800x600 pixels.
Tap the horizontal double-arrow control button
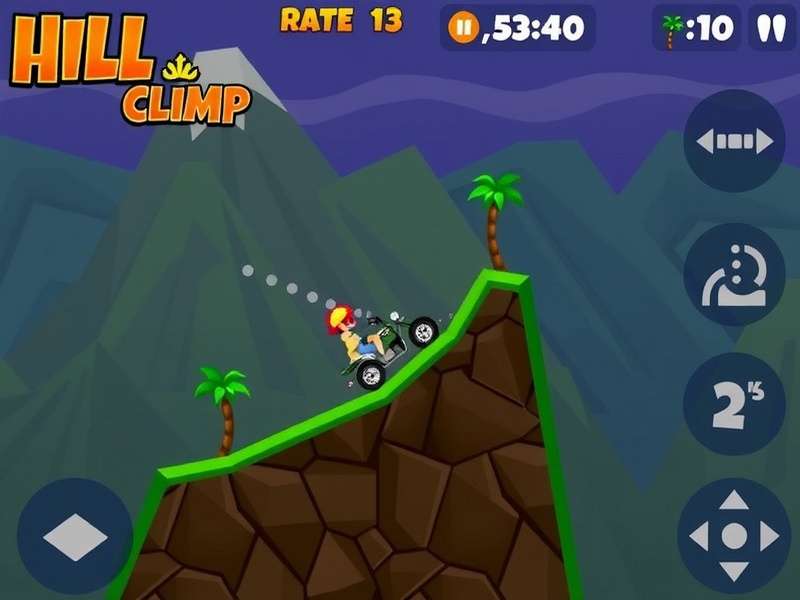click(x=734, y=141)
